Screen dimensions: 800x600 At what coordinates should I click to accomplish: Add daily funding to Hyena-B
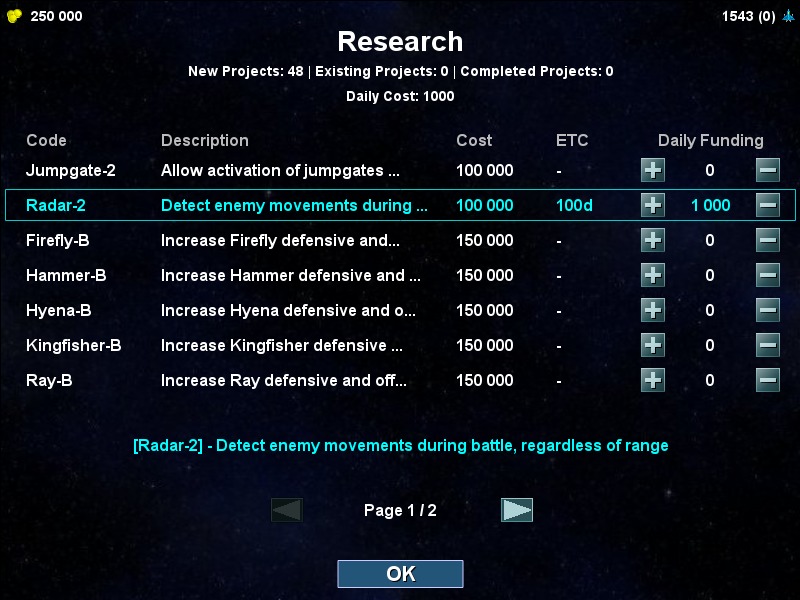click(x=652, y=310)
